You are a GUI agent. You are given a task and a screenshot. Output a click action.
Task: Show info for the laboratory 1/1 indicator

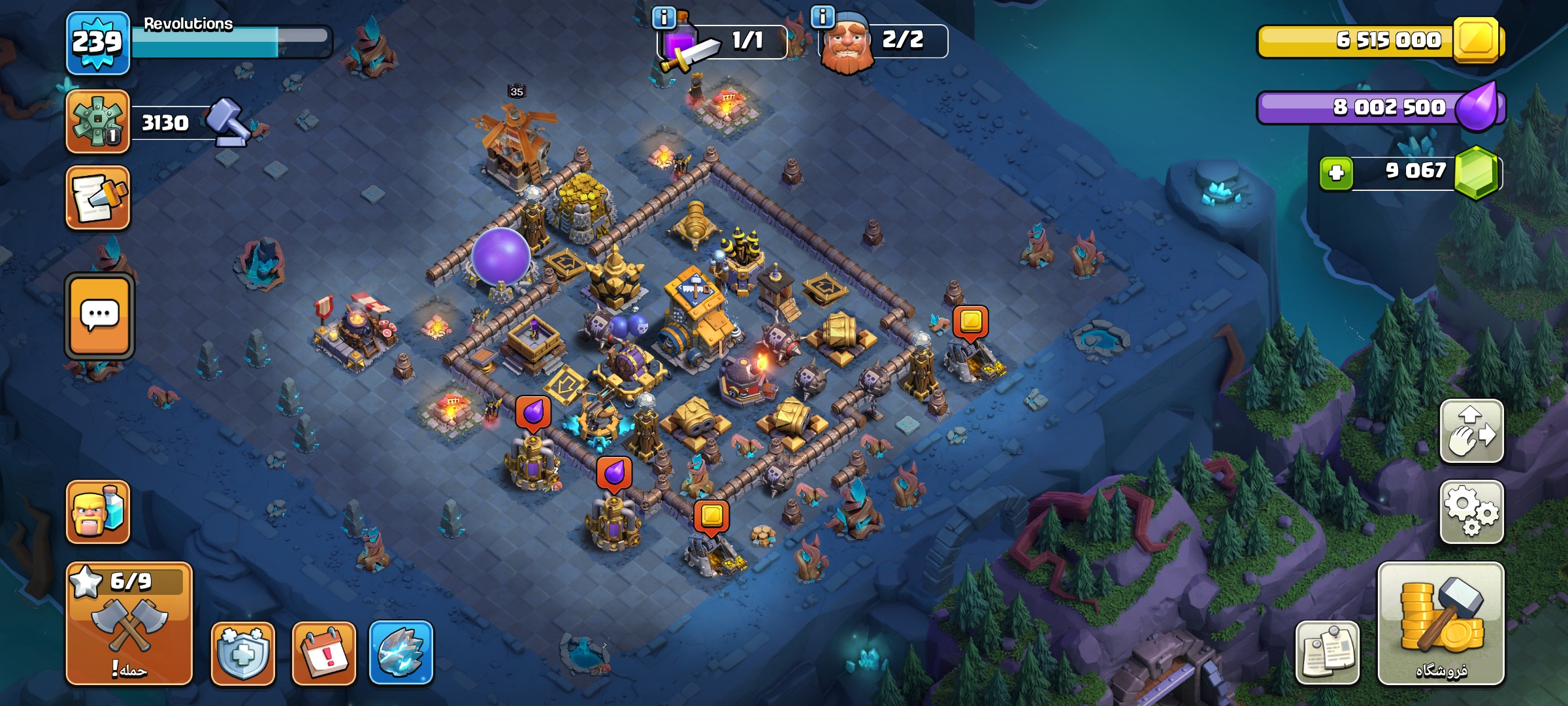pyautogui.click(x=664, y=18)
